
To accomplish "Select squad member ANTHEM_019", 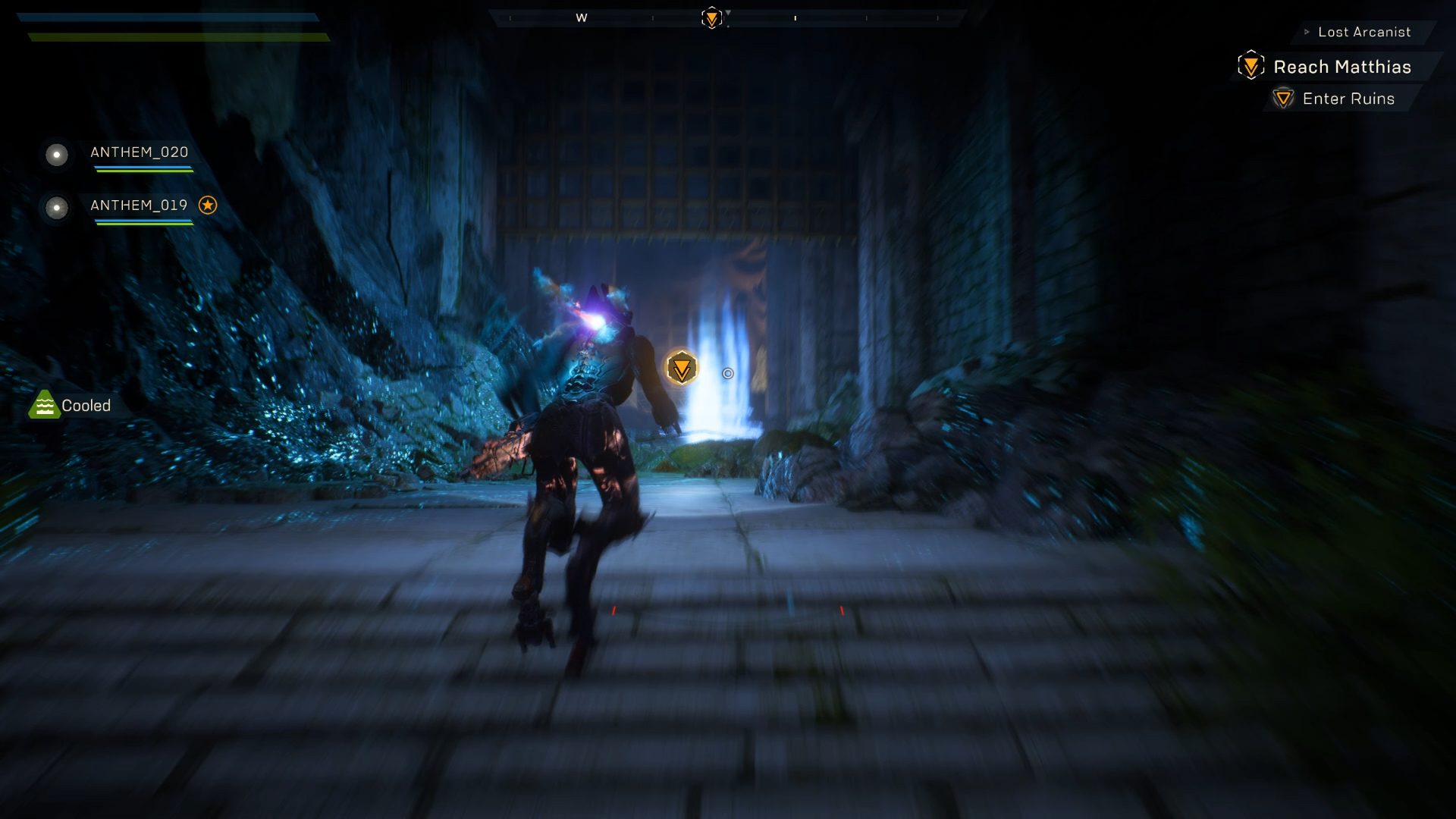I will pyautogui.click(x=139, y=206).
